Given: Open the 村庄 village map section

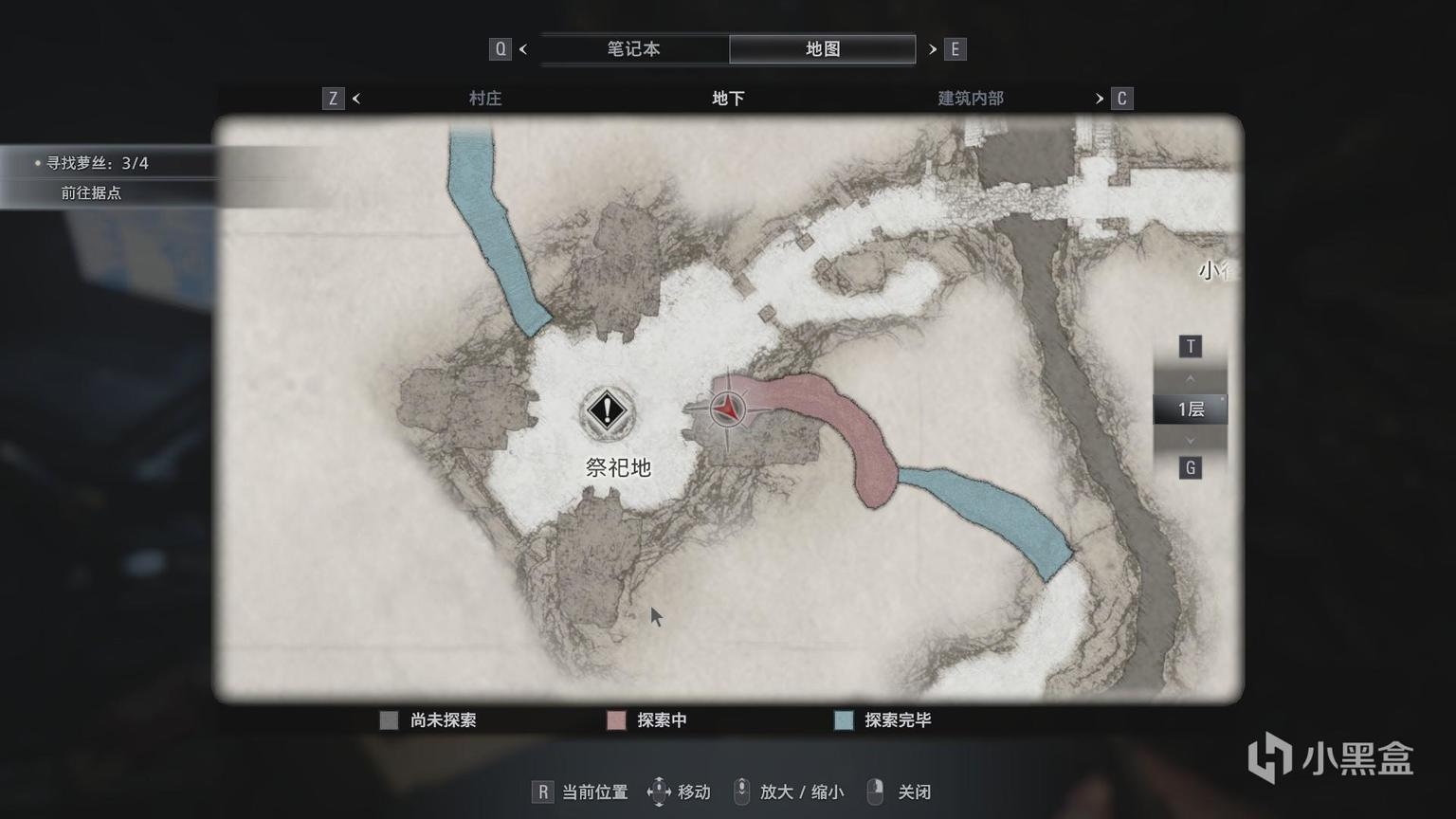Looking at the screenshot, I should [484, 99].
